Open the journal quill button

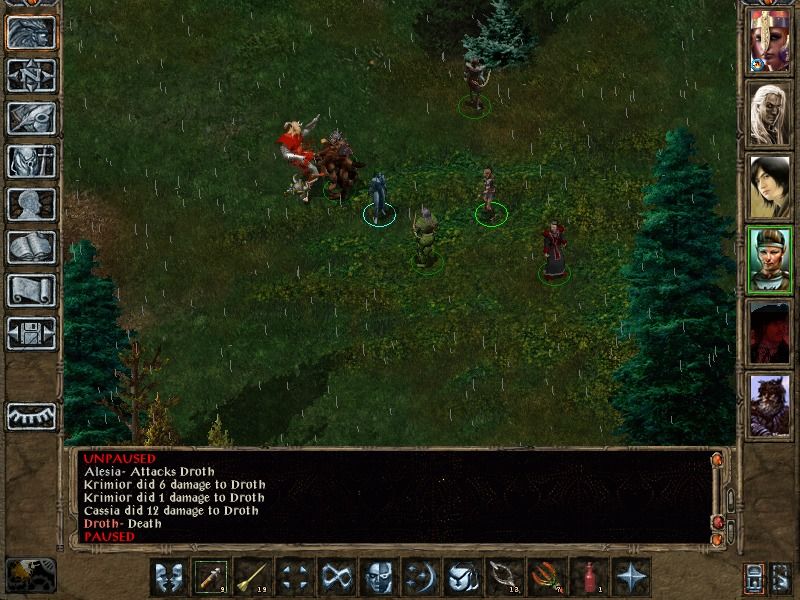click(31, 118)
